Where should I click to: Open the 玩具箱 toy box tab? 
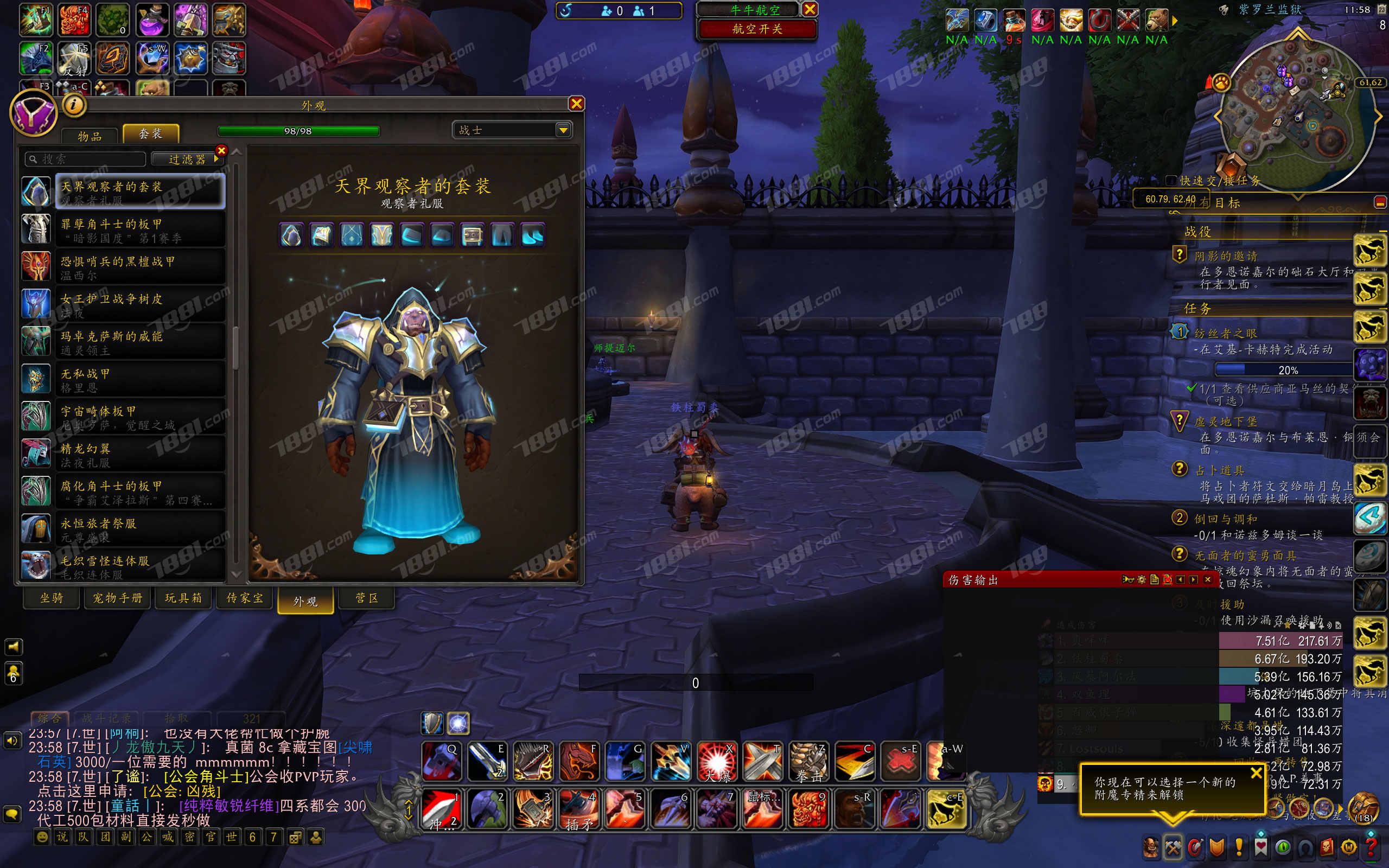tap(183, 598)
